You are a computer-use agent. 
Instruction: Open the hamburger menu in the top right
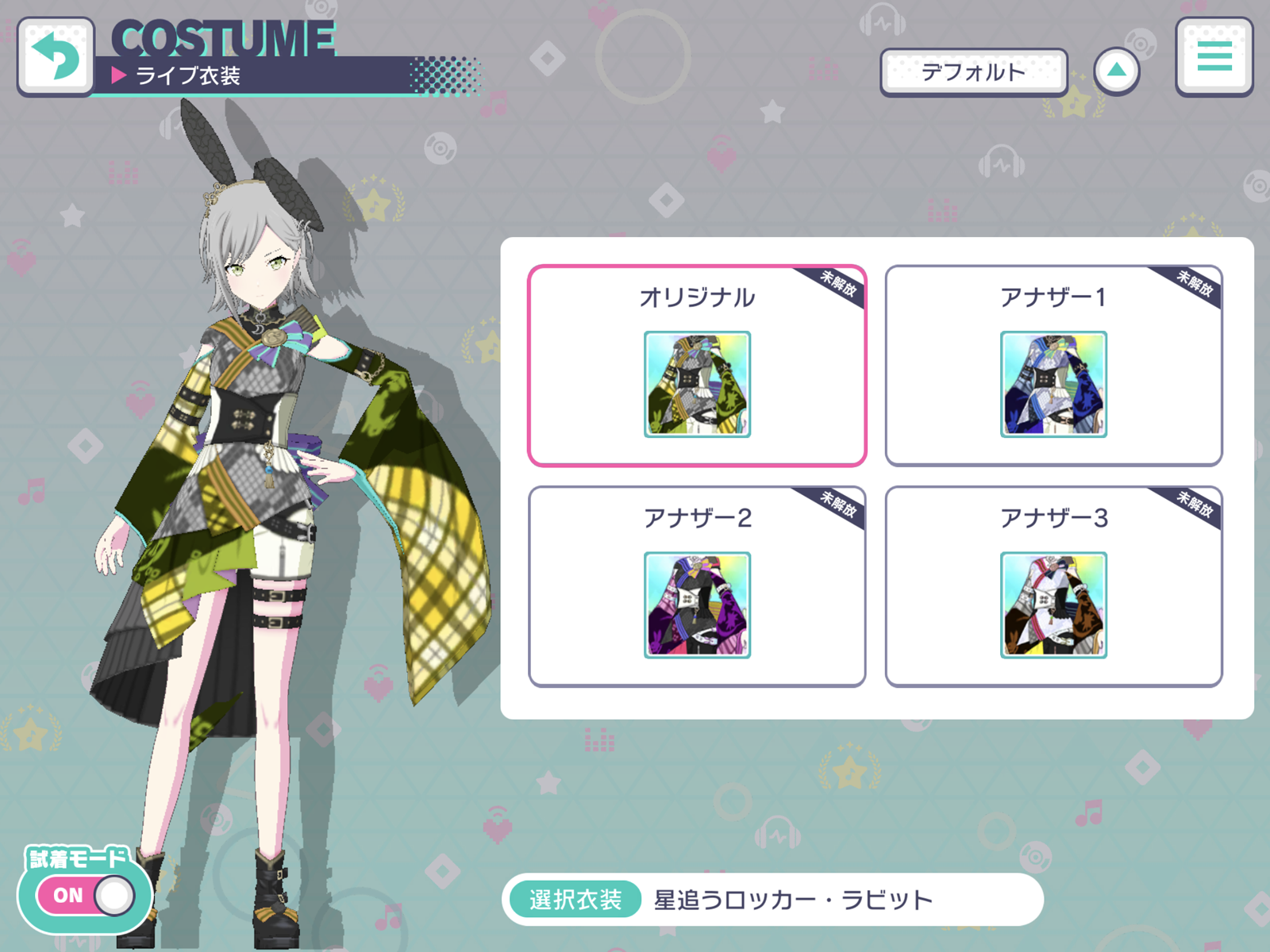[x=1215, y=59]
